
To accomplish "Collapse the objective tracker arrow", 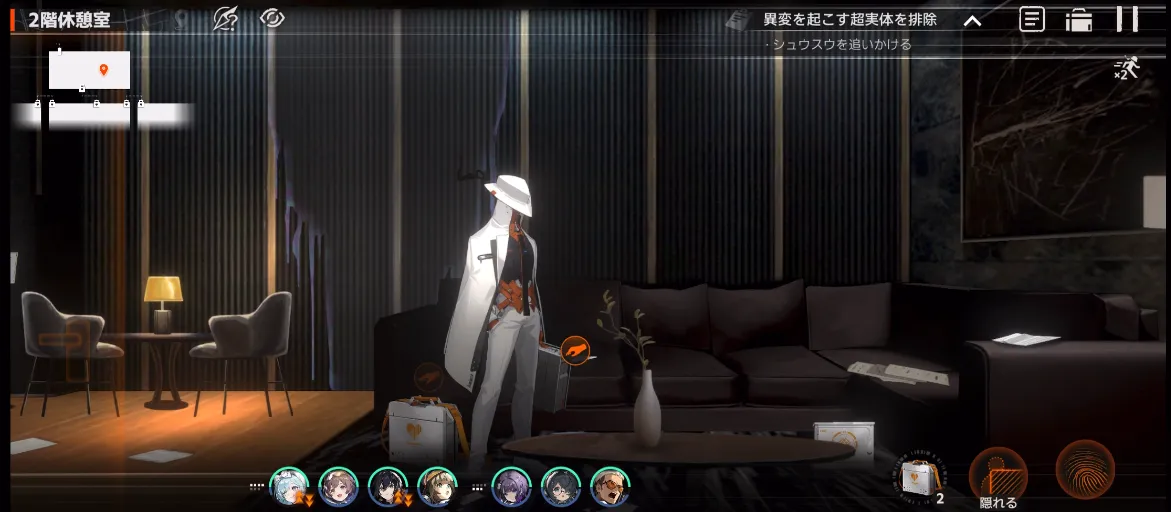I will pos(972,20).
